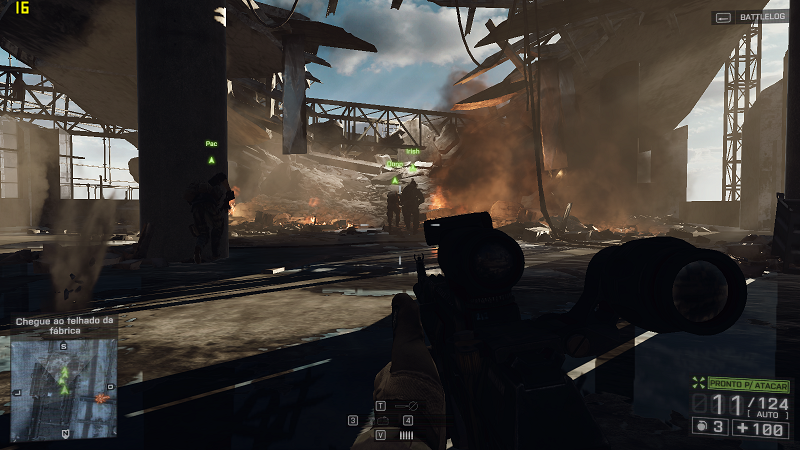Screen dimensions: 800x450
Task: Open the Battlelog overlay button
Action: [750, 18]
